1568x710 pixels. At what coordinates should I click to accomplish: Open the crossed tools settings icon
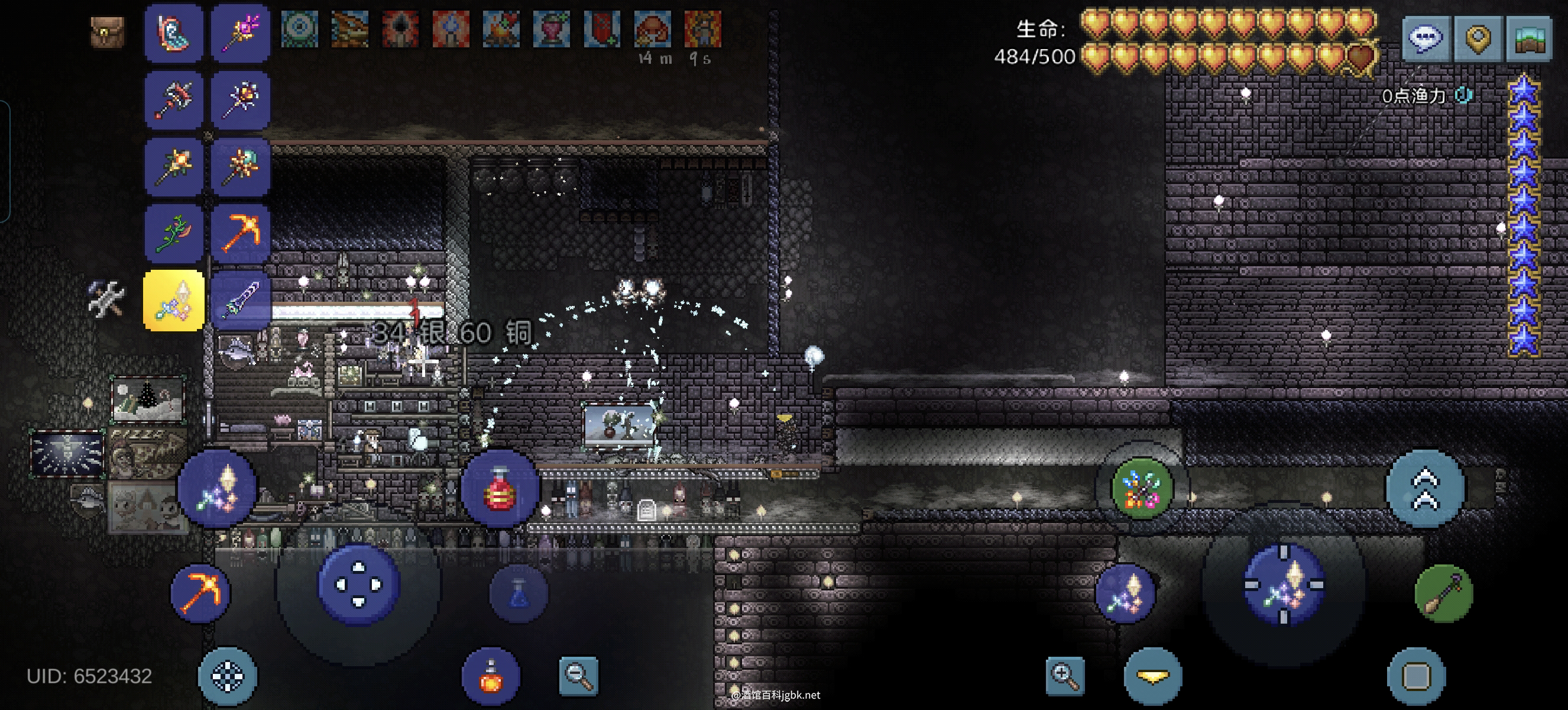(x=107, y=298)
